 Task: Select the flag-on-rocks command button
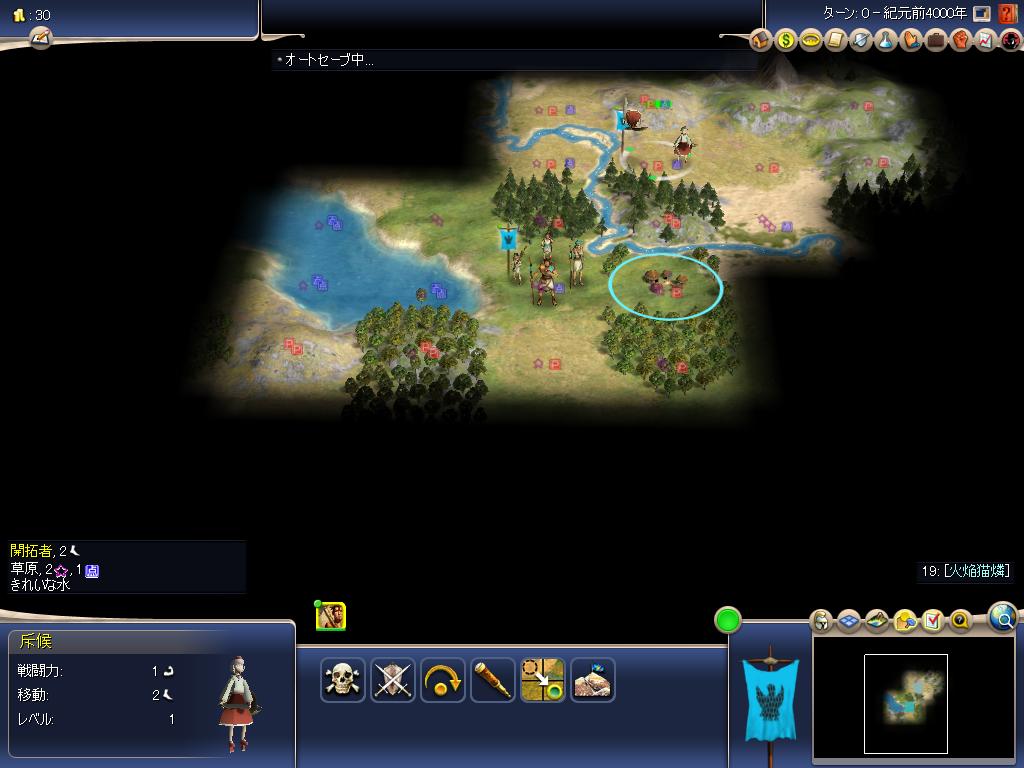(x=593, y=681)
